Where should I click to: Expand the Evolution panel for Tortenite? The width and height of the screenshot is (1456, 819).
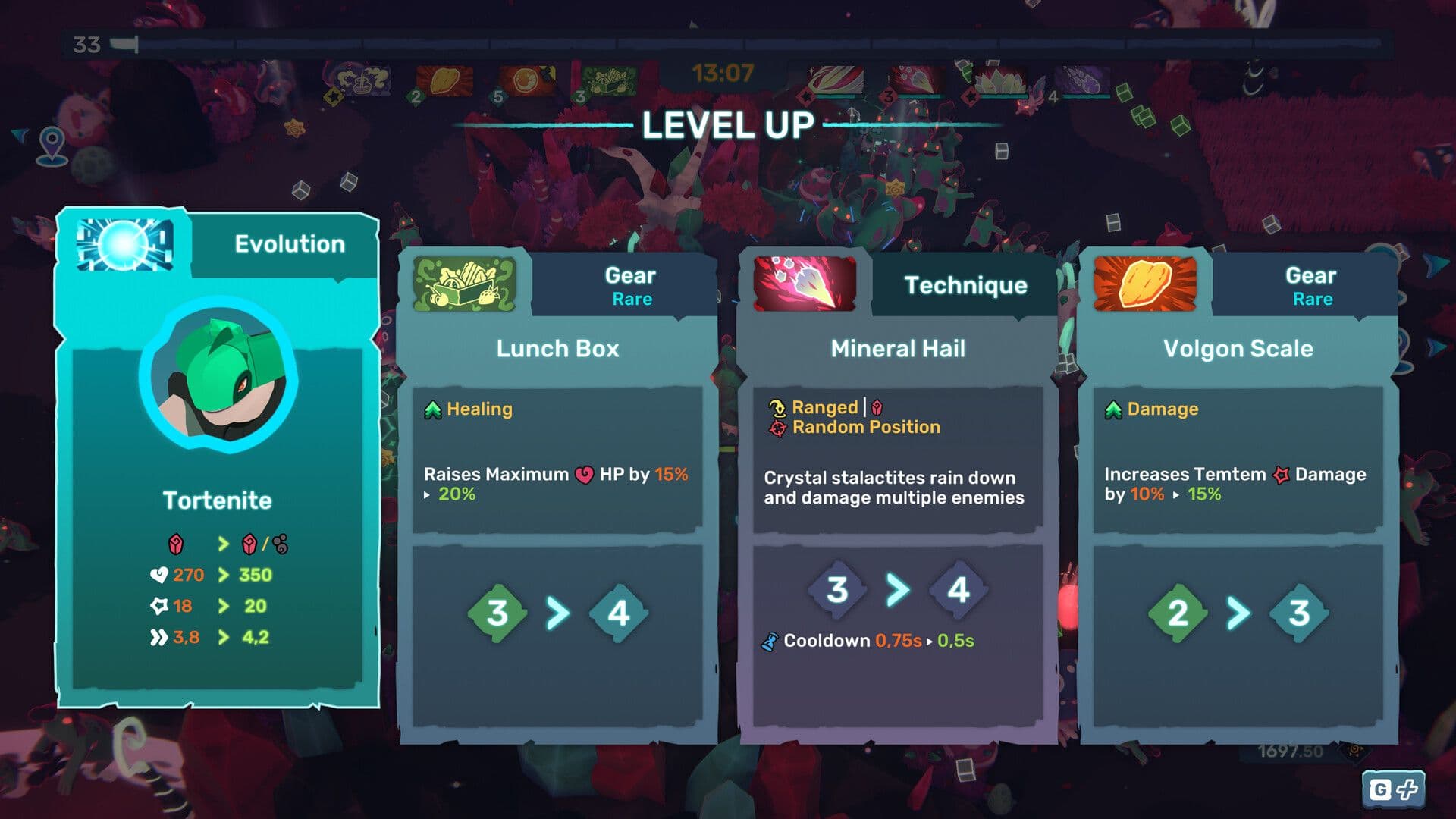click(218, 455)
